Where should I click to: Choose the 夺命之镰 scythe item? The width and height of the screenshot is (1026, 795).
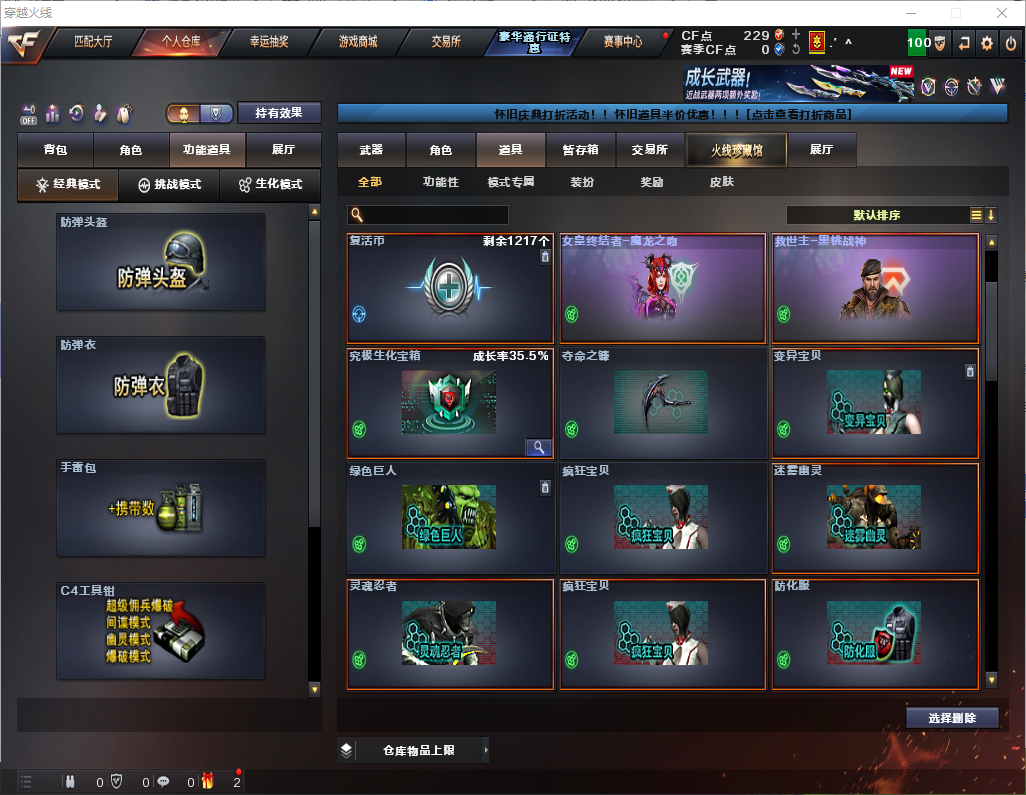click(662, 402)
